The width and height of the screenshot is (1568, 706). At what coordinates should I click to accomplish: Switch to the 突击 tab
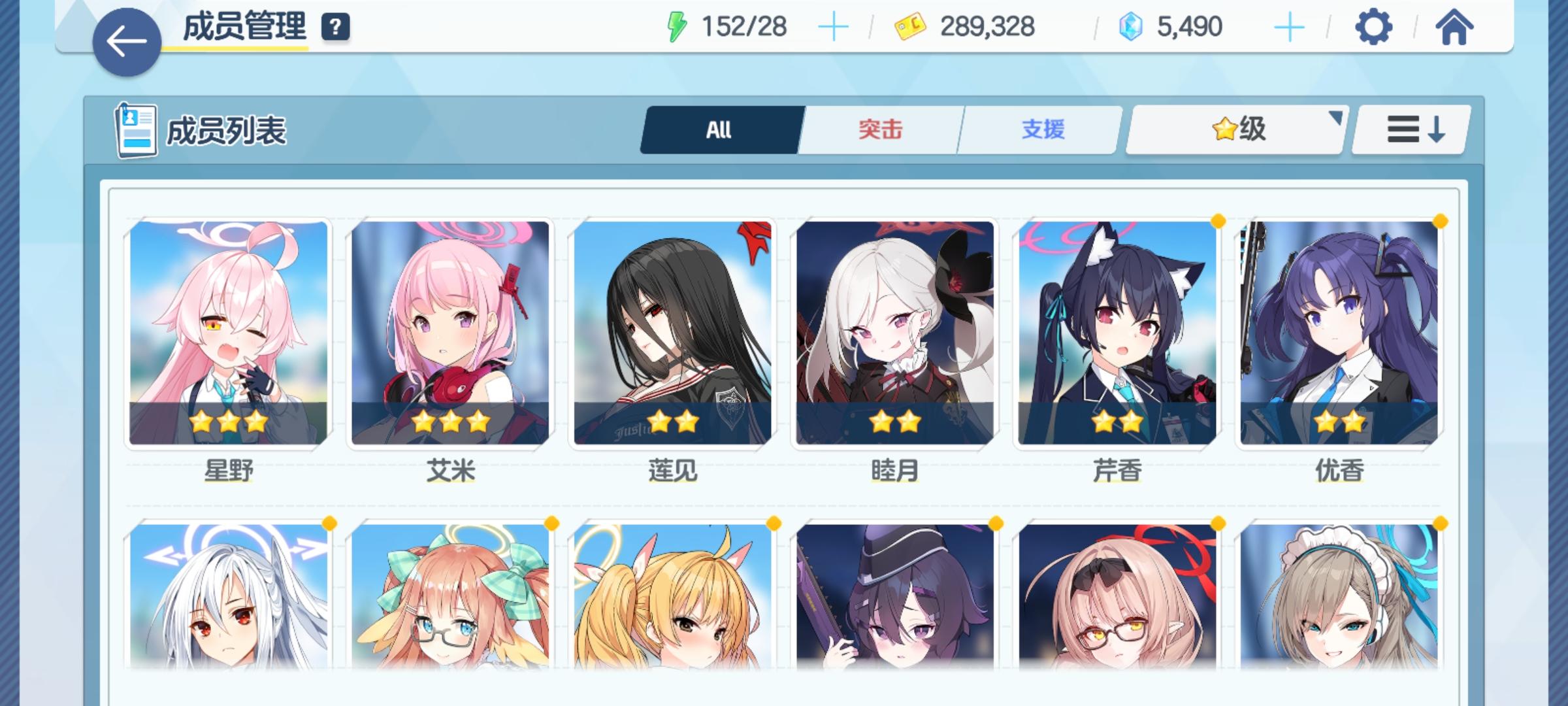[879, 129]
